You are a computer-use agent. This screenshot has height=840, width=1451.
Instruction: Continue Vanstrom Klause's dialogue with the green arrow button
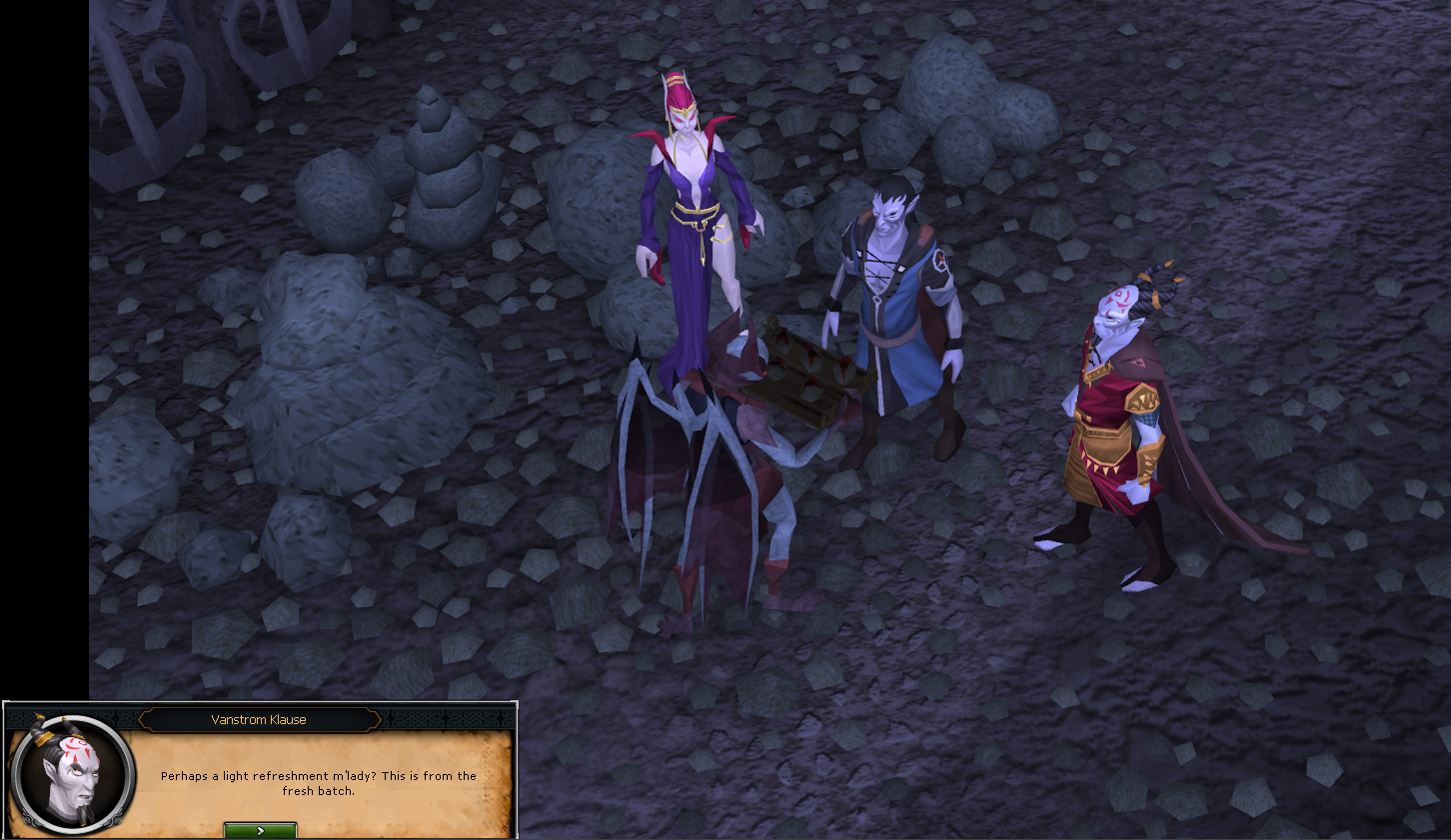[x=260, y=830]
